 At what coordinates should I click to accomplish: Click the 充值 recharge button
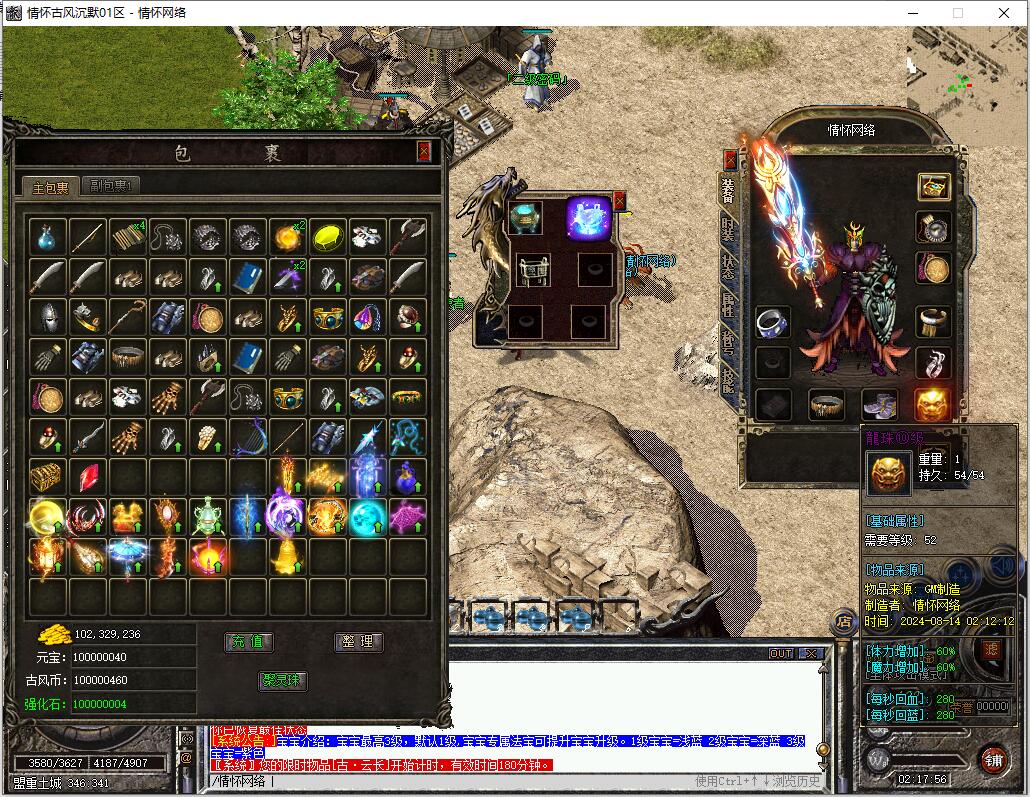click(x=250, y=642)
